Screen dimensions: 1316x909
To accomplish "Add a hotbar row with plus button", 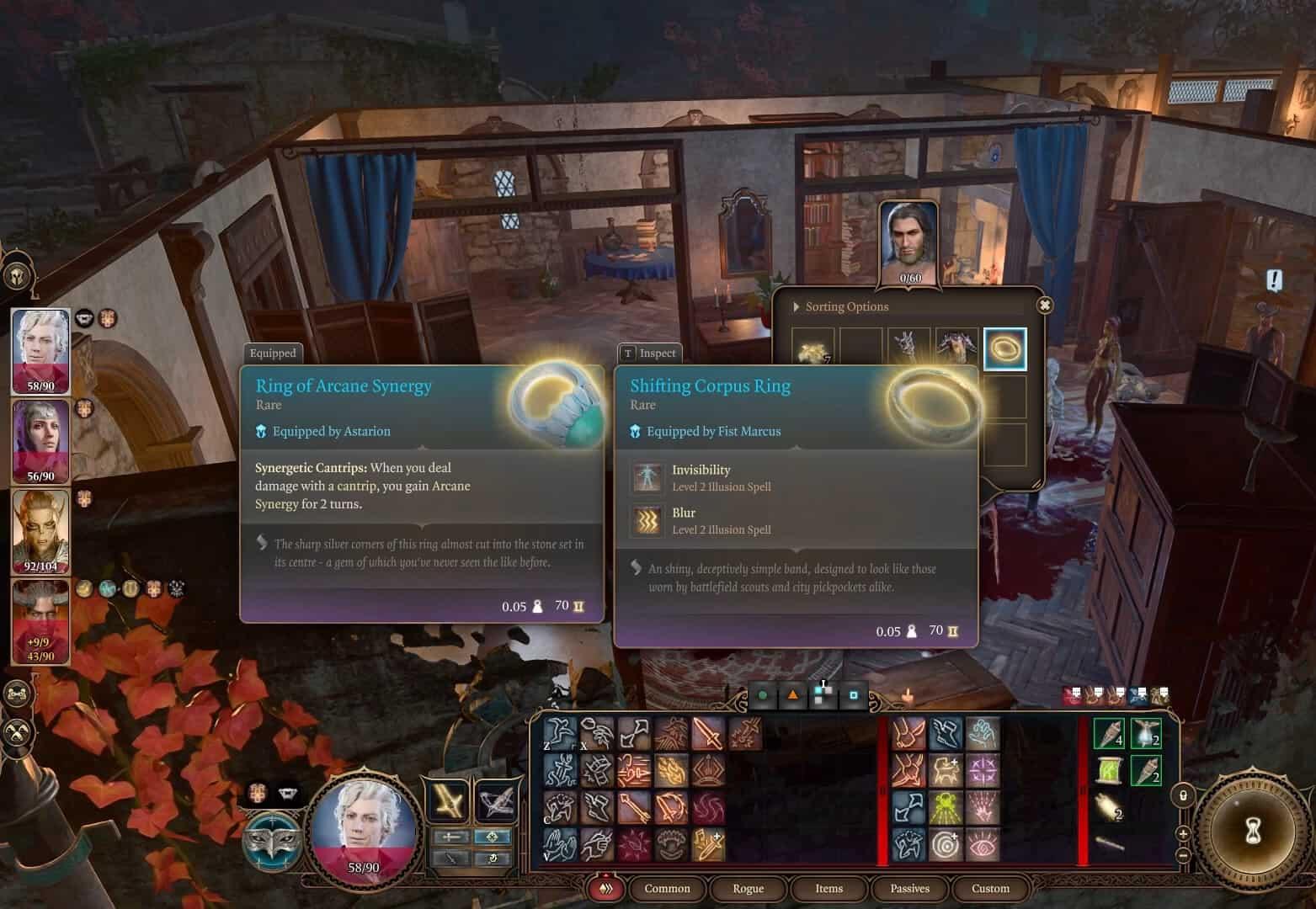I will pyautogui.click(x=1183, y=834).
